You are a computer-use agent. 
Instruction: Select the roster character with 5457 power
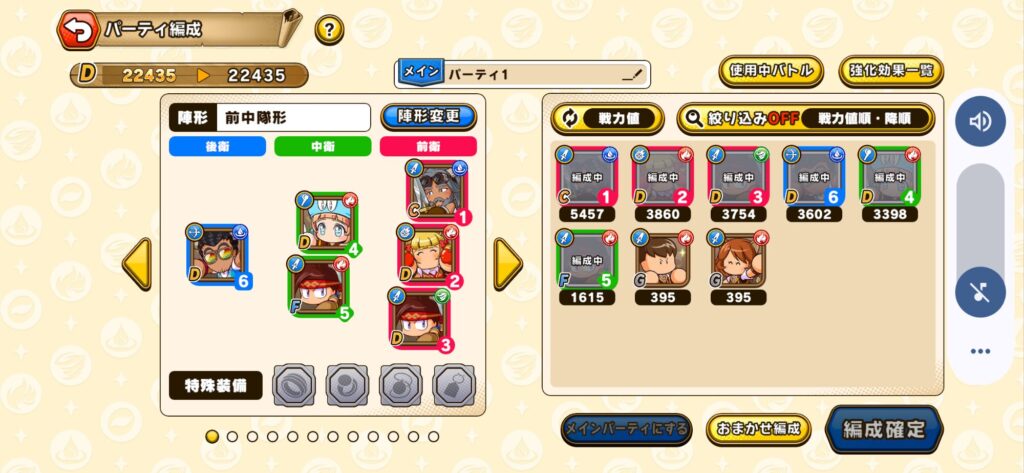tap(587, 177)
